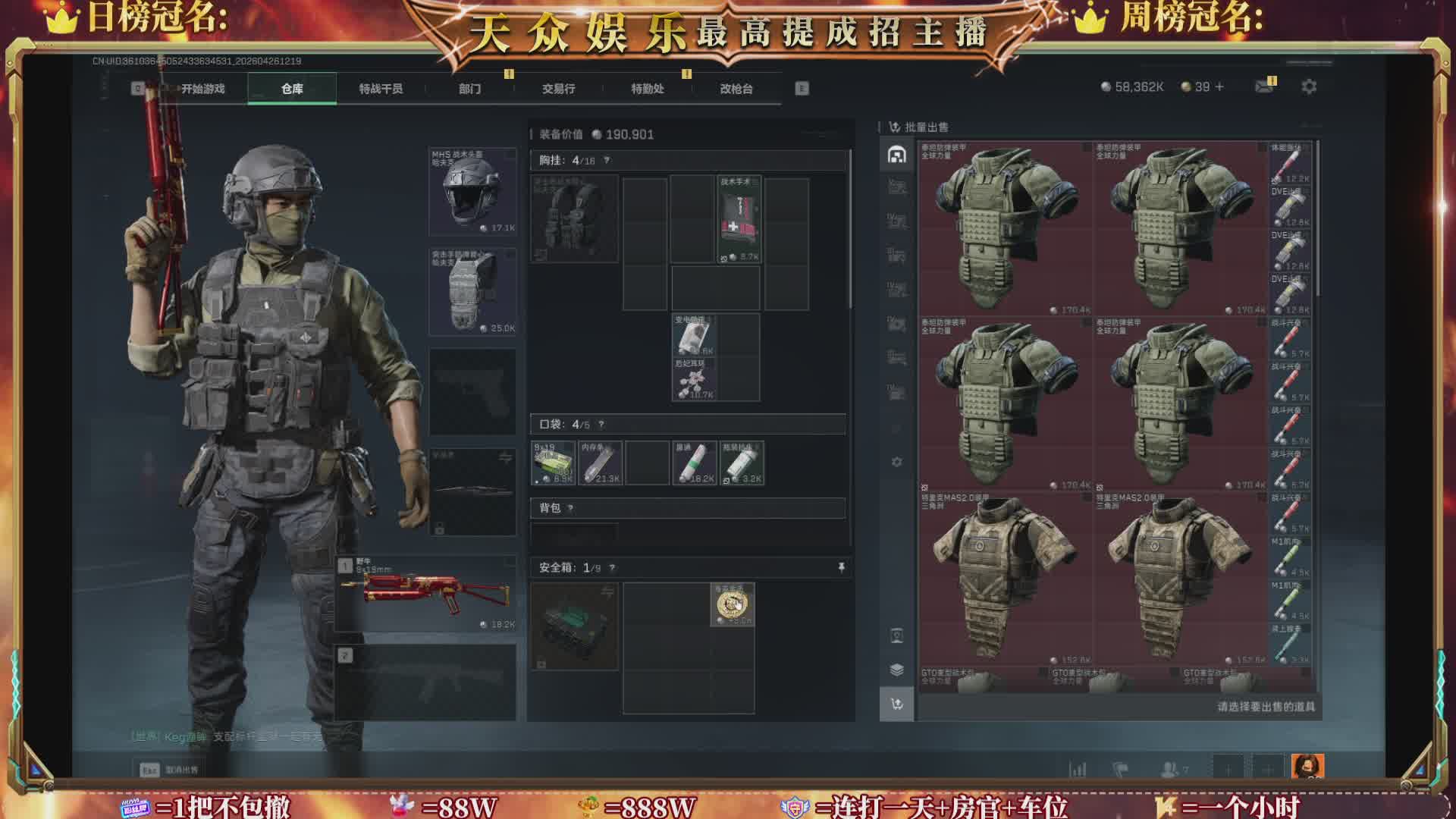This screenshot has width=1456, height=819.
Task: Select the equipped MHS tactical helmet slot
Action: pyautogui.click(x=472, y=191)
